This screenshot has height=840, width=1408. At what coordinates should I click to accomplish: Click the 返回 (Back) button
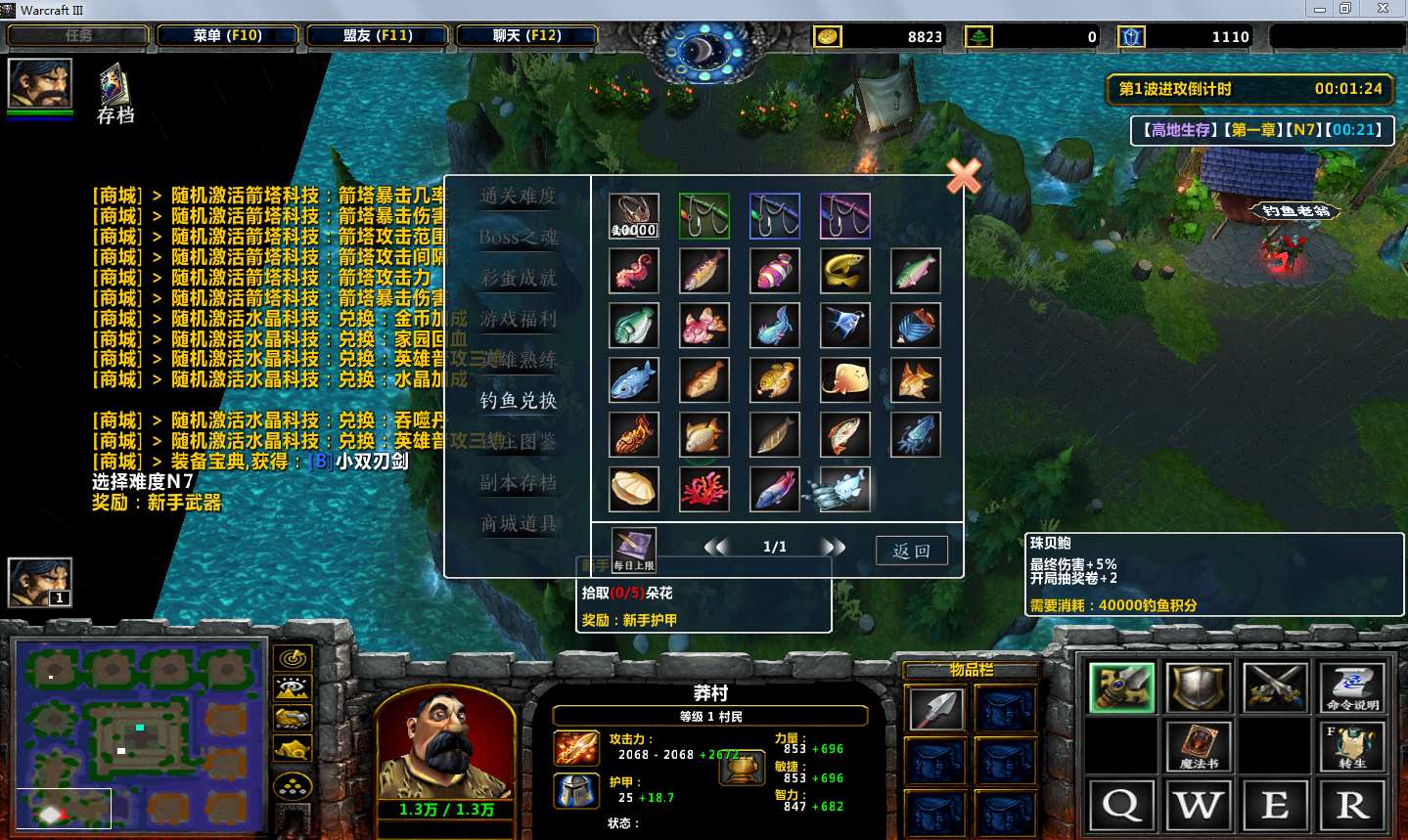pos(911,551)
